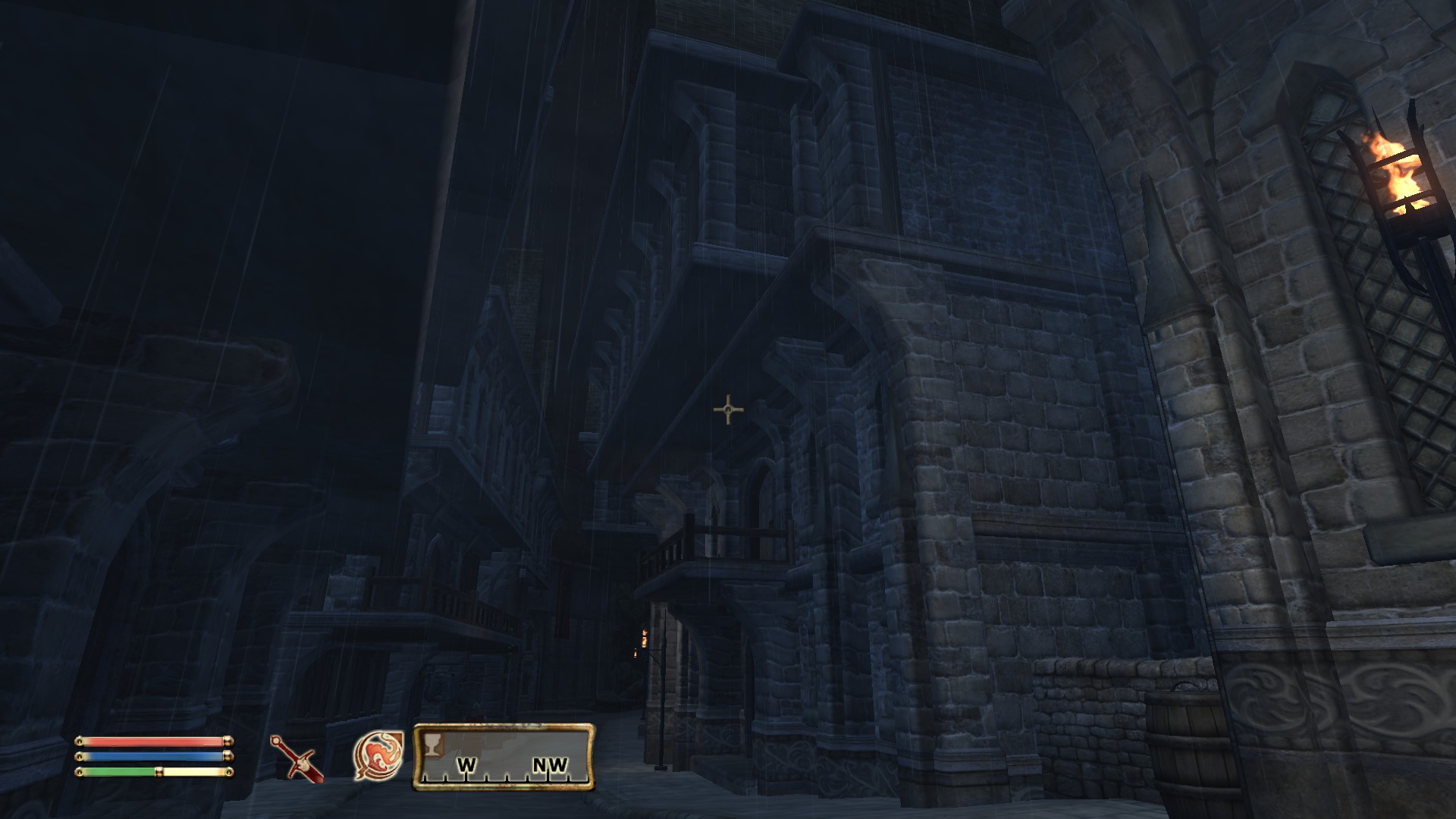Click the goblet marker on the compass
1456x819 pixels.
(x=432, y=745)
